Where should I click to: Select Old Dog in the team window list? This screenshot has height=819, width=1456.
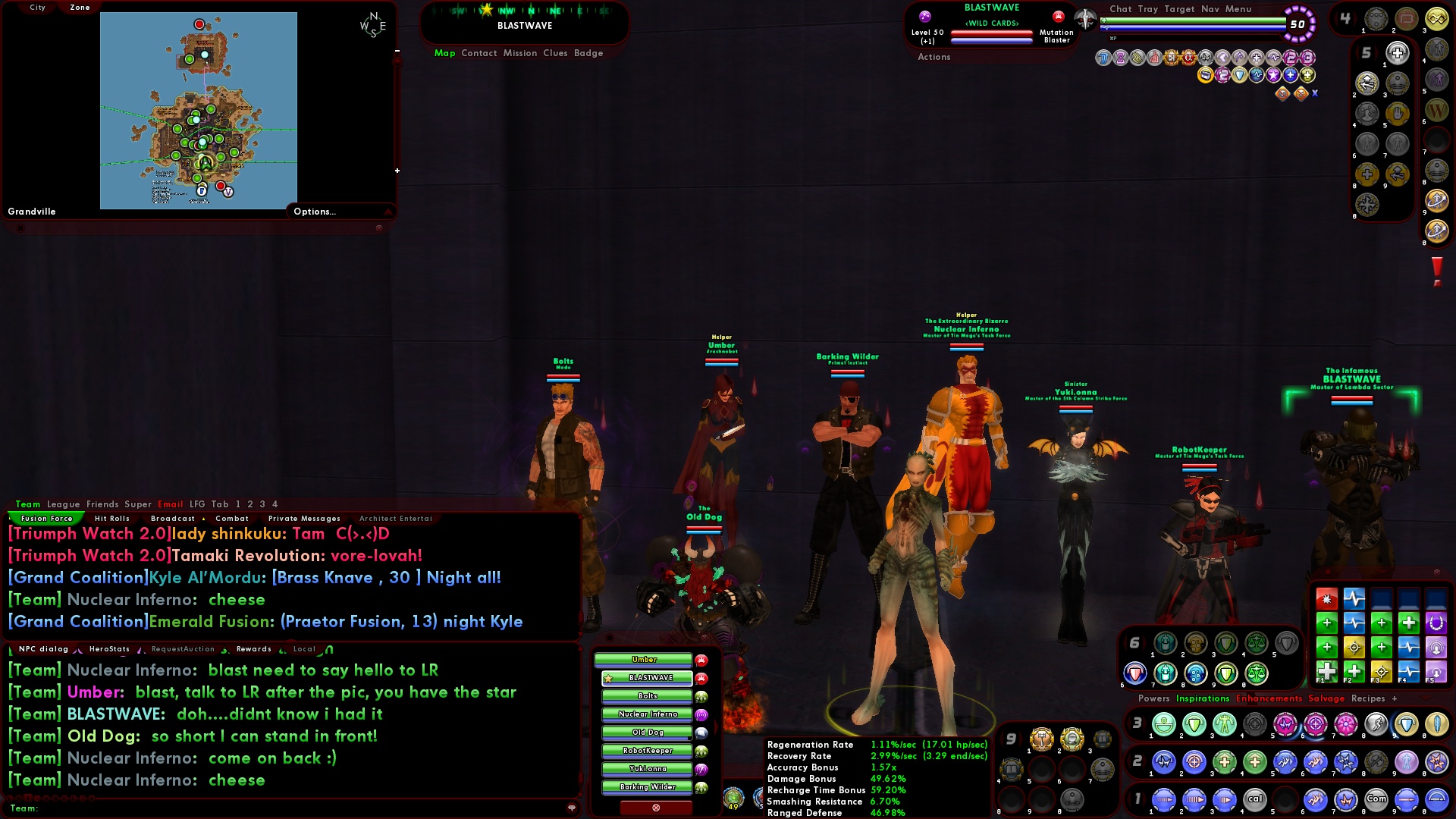[x=647, y=732]
